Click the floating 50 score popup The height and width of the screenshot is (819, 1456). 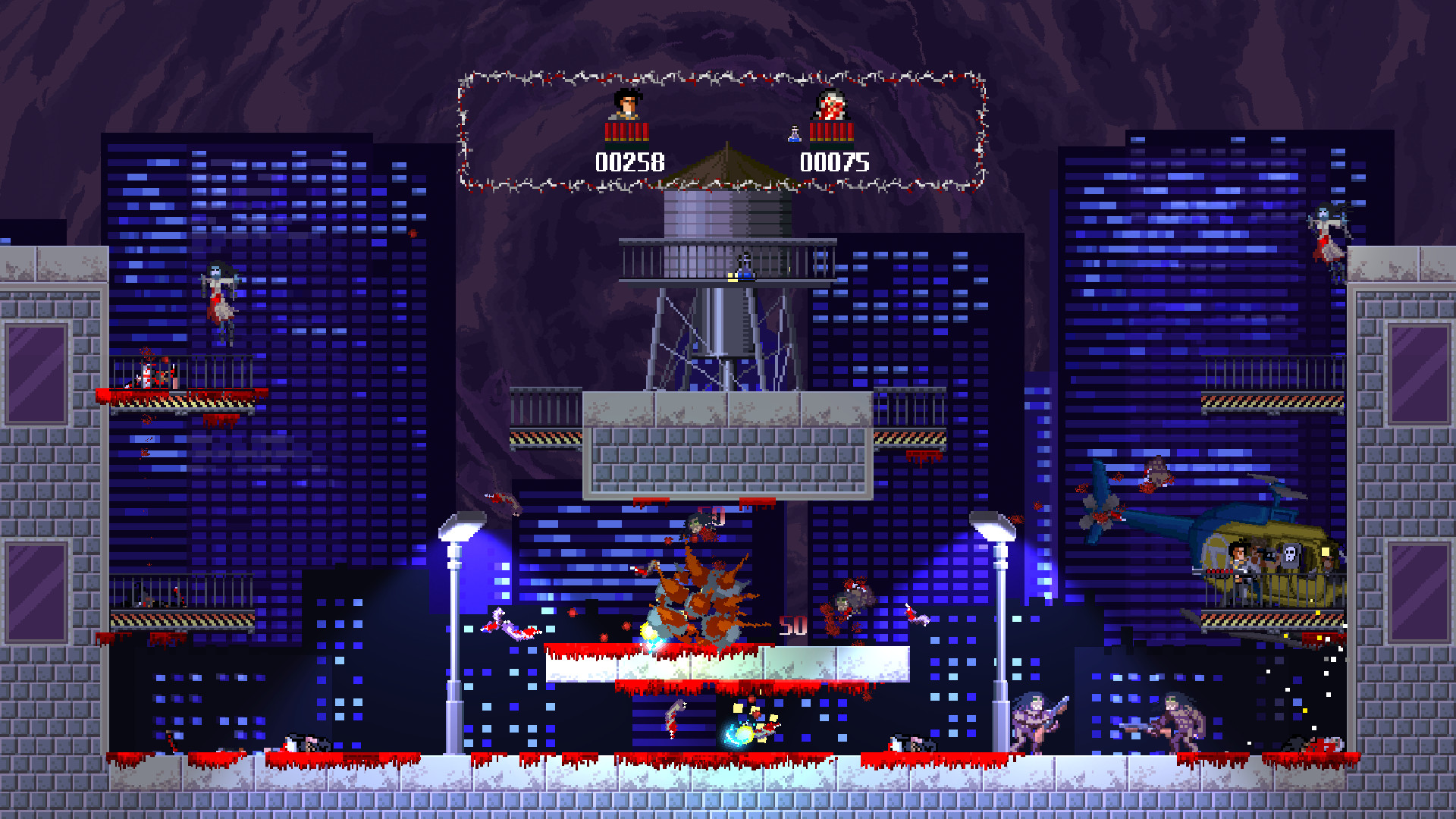(x=792, y=626)
